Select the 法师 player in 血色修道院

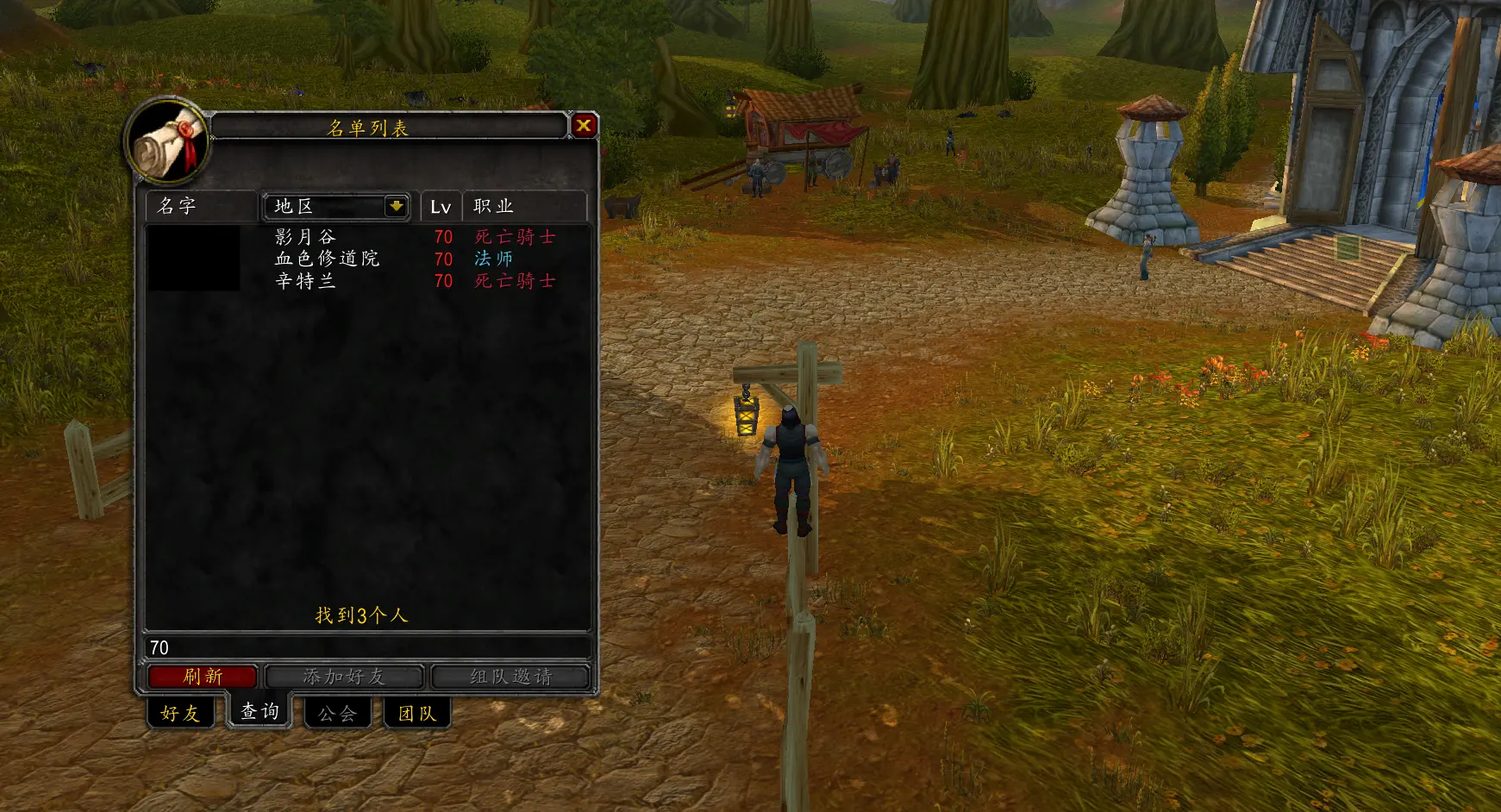click(366, 259)
